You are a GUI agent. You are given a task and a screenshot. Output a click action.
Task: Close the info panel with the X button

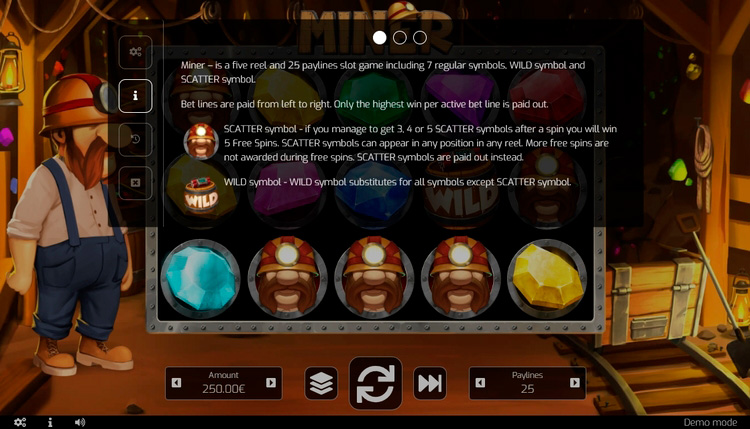pyautogui.click(x=136, y=183)
